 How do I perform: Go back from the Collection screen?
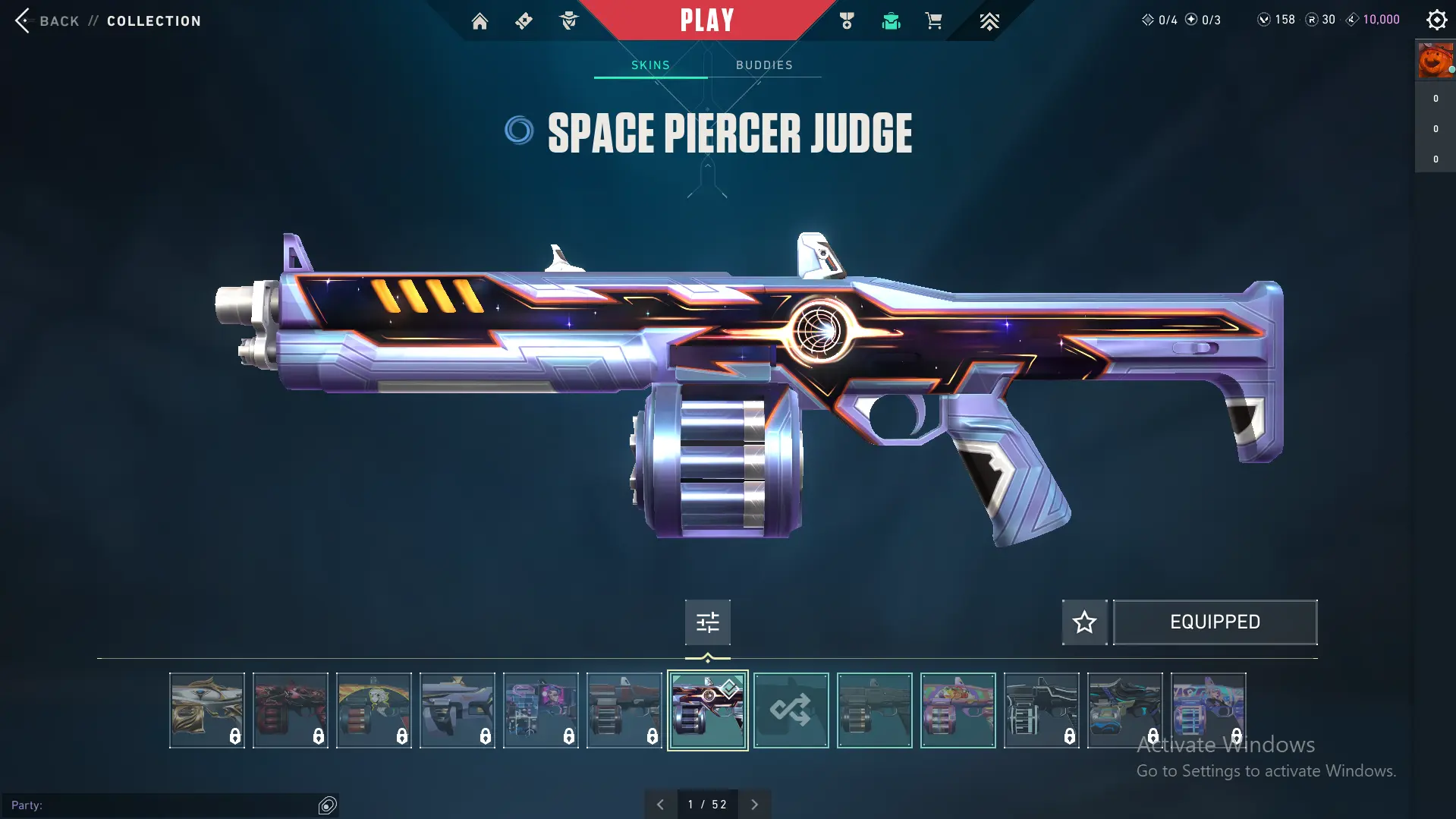pyautogui.click(x=47, y=20)
